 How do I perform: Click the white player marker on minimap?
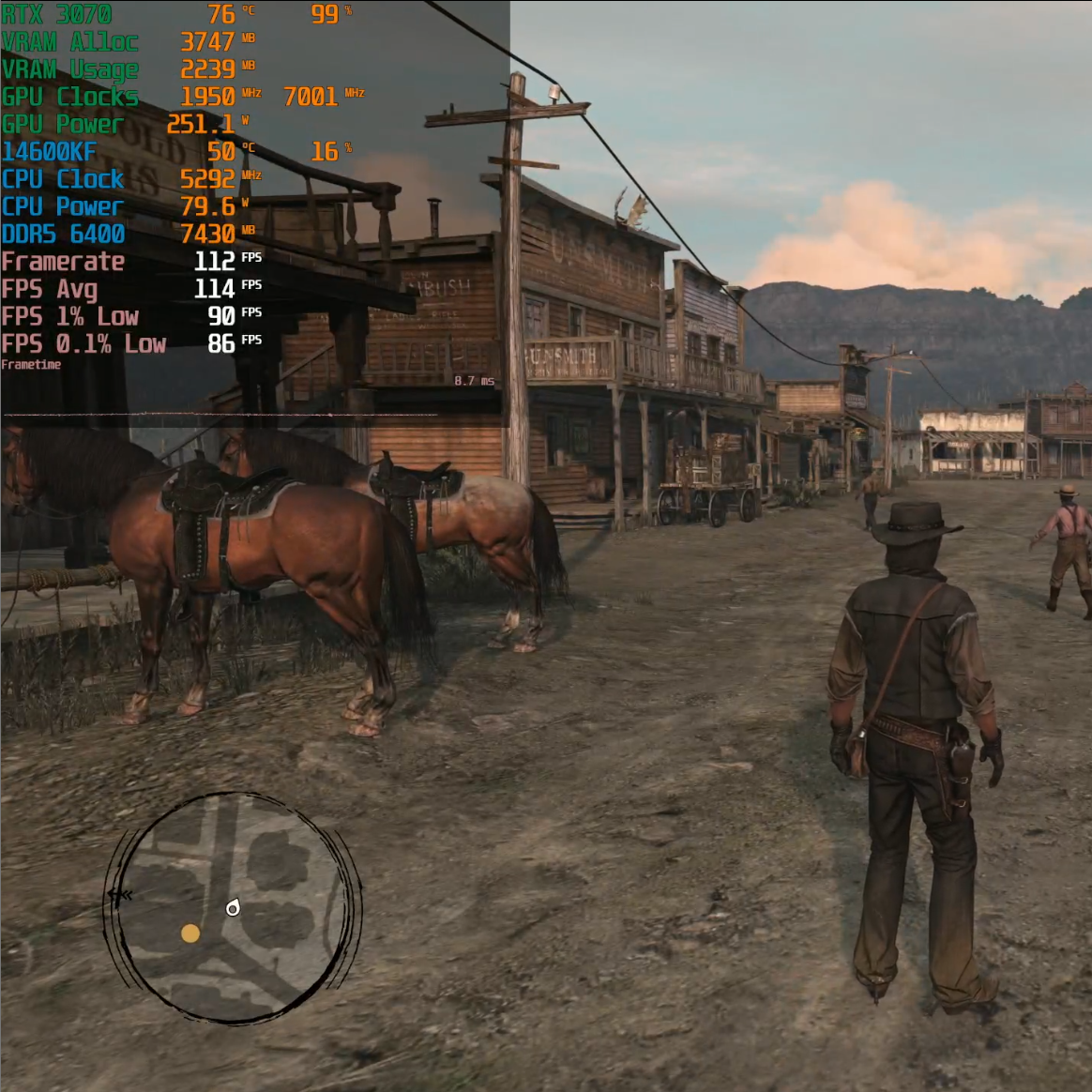[x=233, y=907]
